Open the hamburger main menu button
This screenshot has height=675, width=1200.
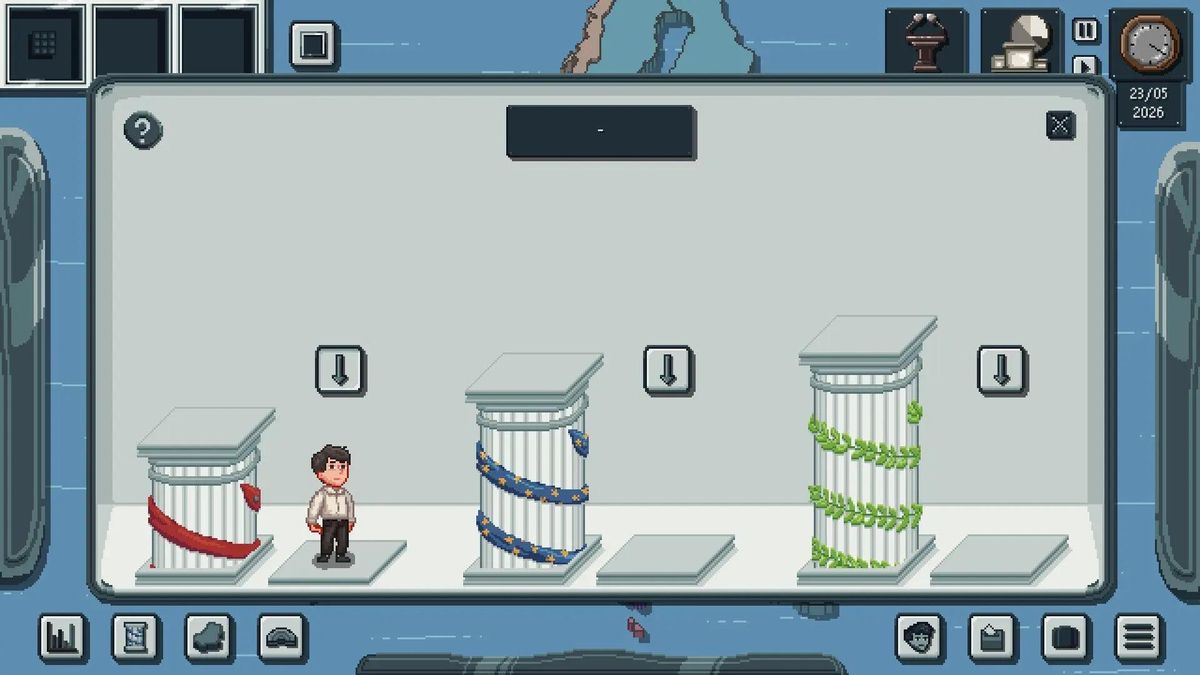(1139, 637)
